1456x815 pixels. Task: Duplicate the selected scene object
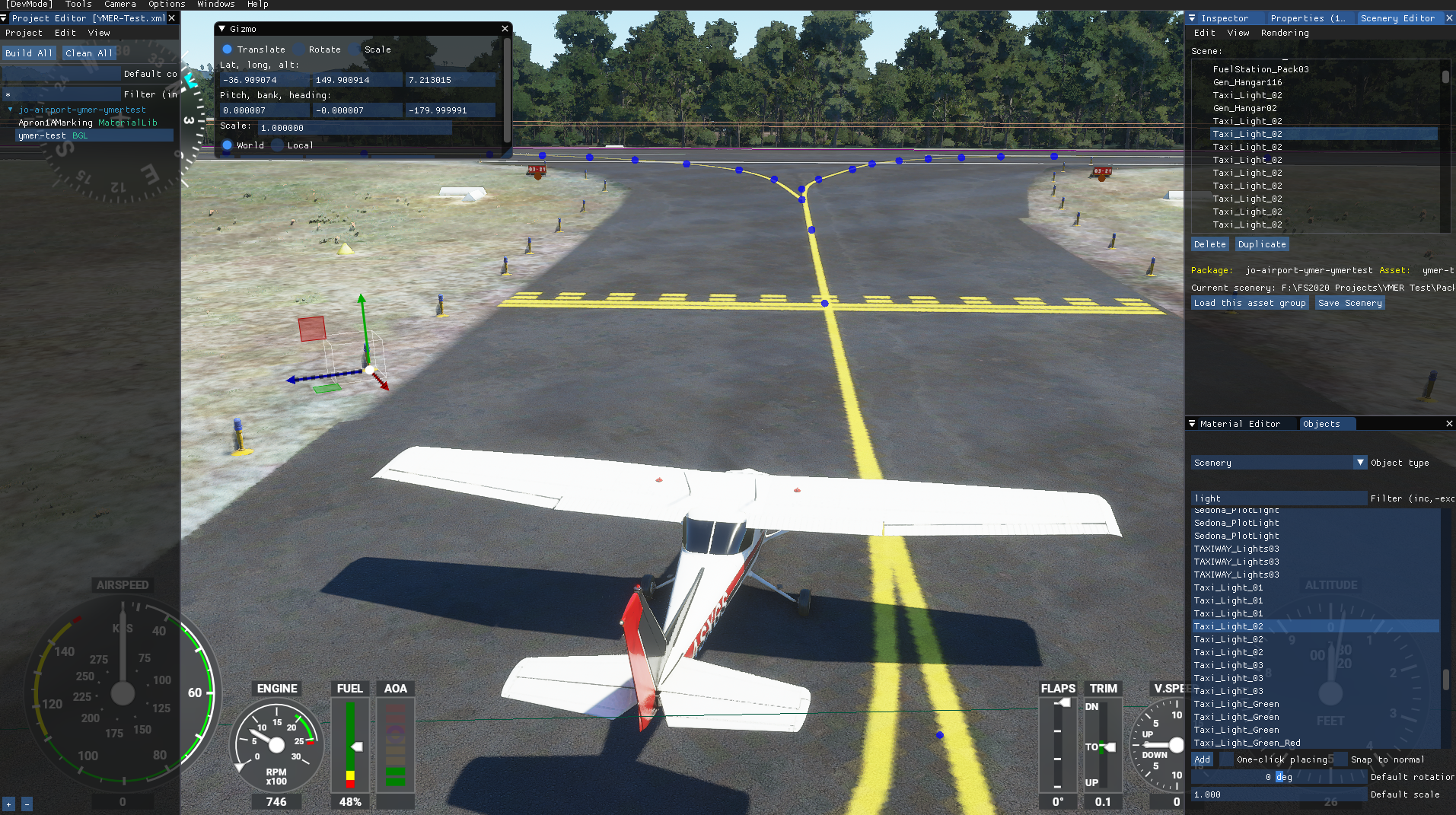pyautogui.click(x=1261, y=244)
